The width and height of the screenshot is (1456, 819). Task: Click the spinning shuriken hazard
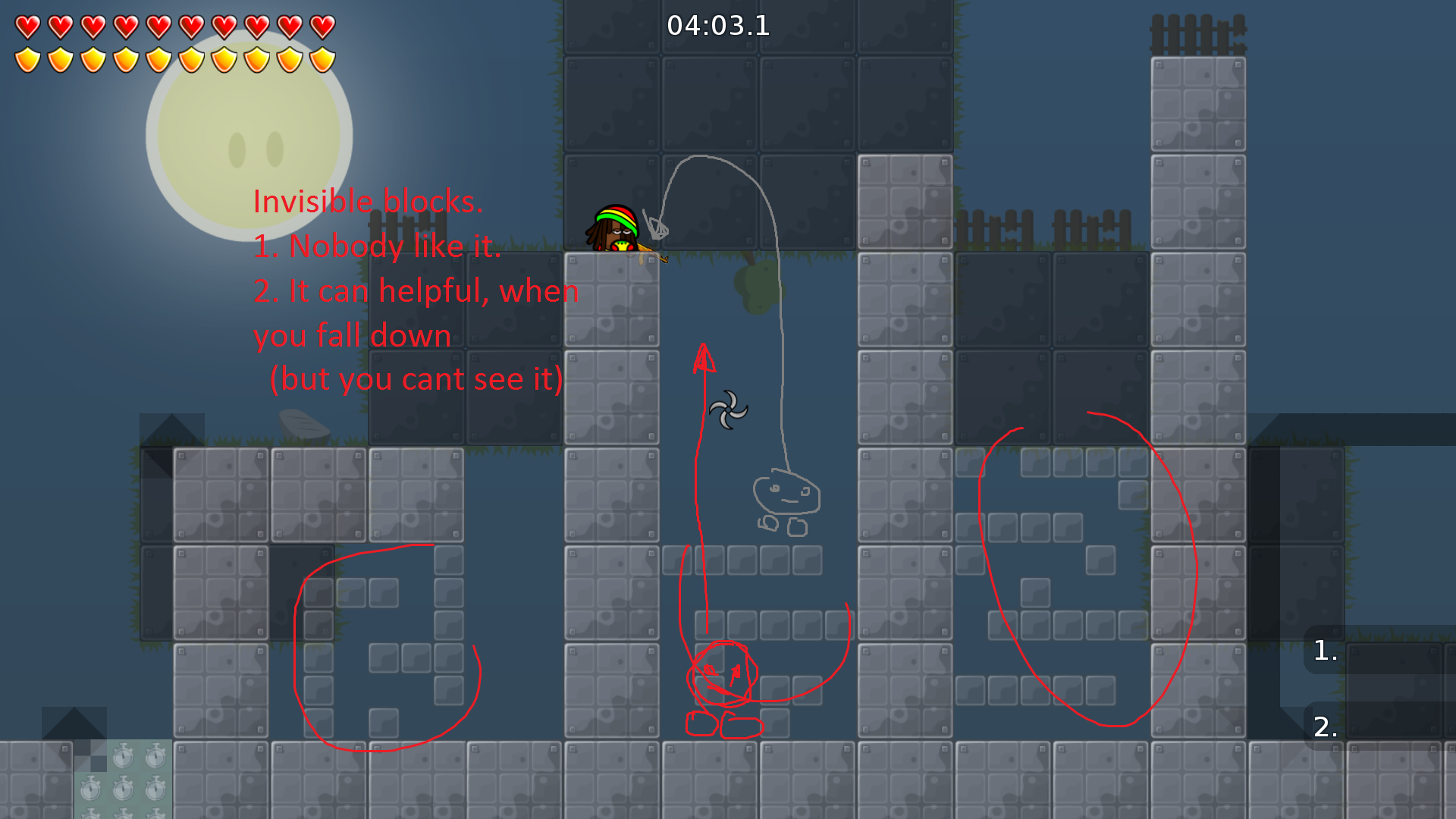pyautogui.click(x=730, y=410)
